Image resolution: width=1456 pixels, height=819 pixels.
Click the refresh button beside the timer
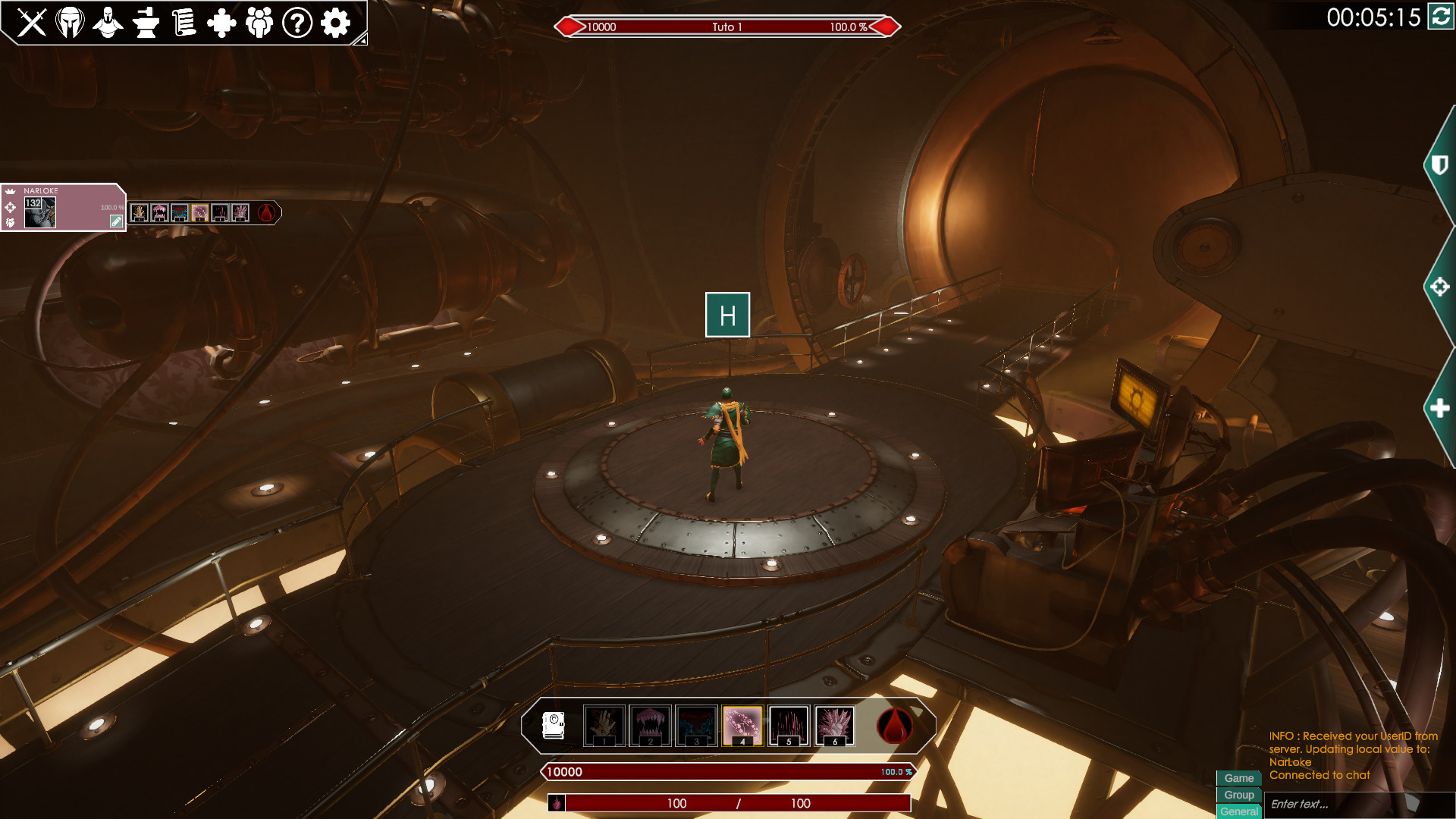1440,16
